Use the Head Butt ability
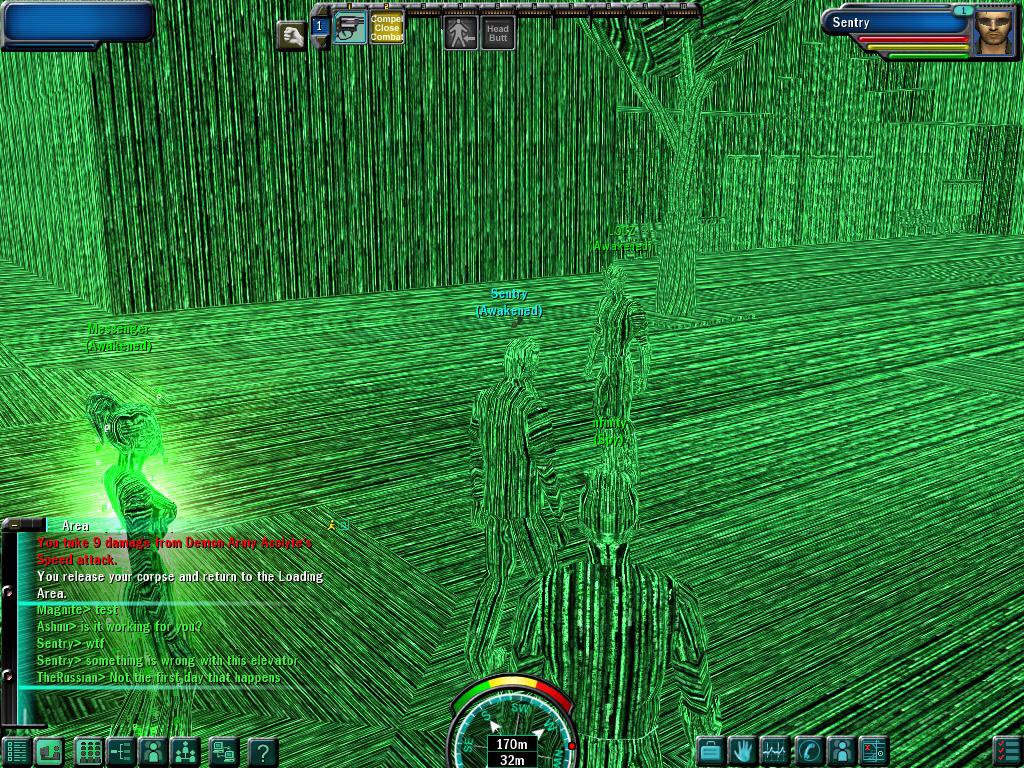The image size is (1024, 768). click(498, 32)
